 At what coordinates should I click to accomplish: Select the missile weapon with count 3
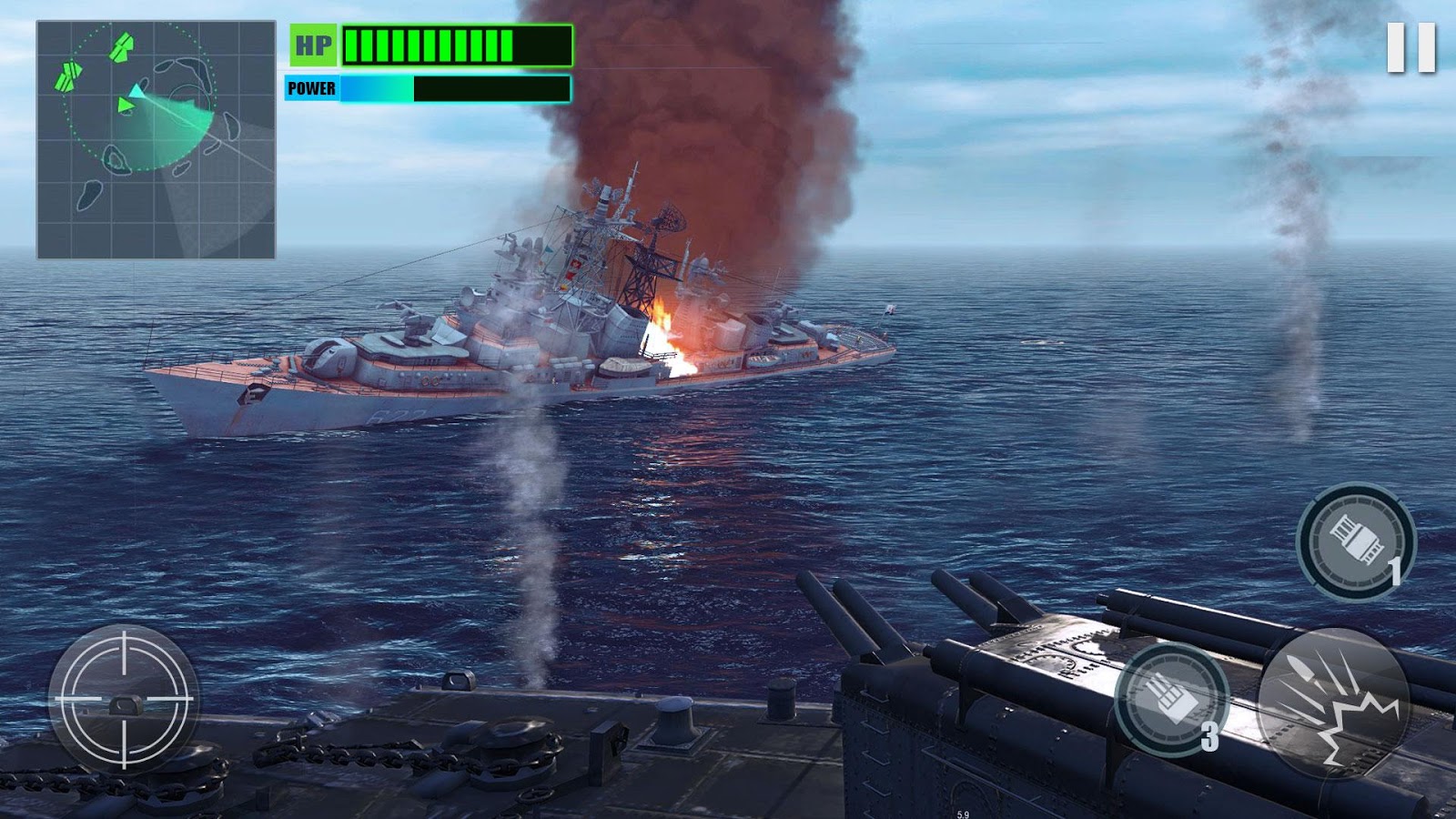1172,698
